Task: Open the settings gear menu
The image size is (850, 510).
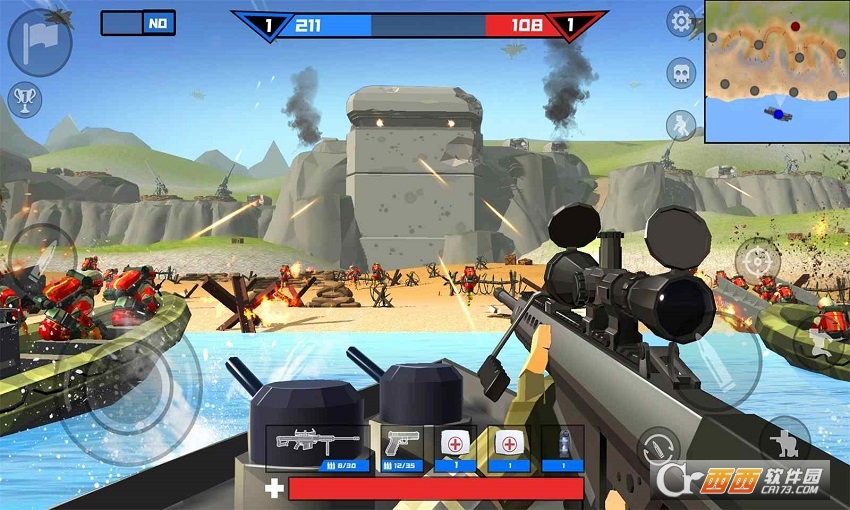Action: 682,21
